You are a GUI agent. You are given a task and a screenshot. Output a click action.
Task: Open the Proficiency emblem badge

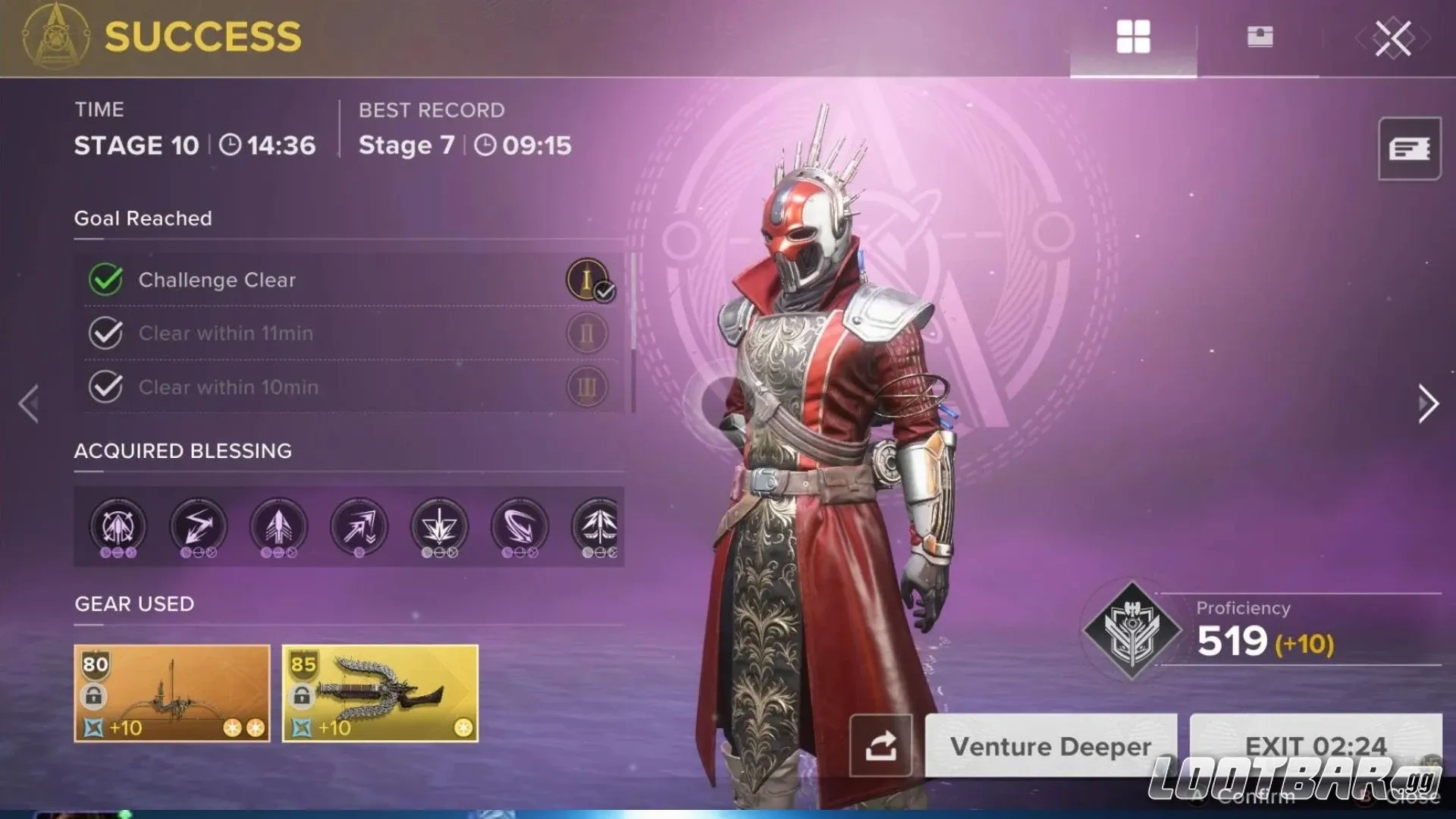pos(1131,629)
